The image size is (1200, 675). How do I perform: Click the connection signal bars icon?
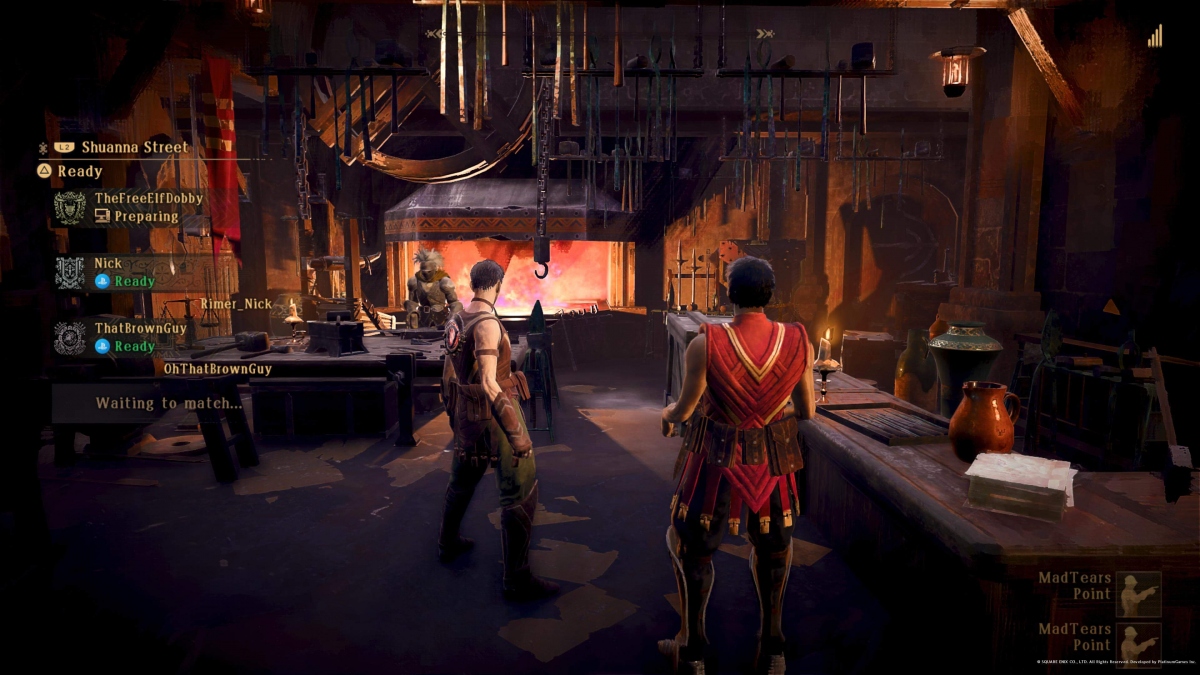[1155, 37]
